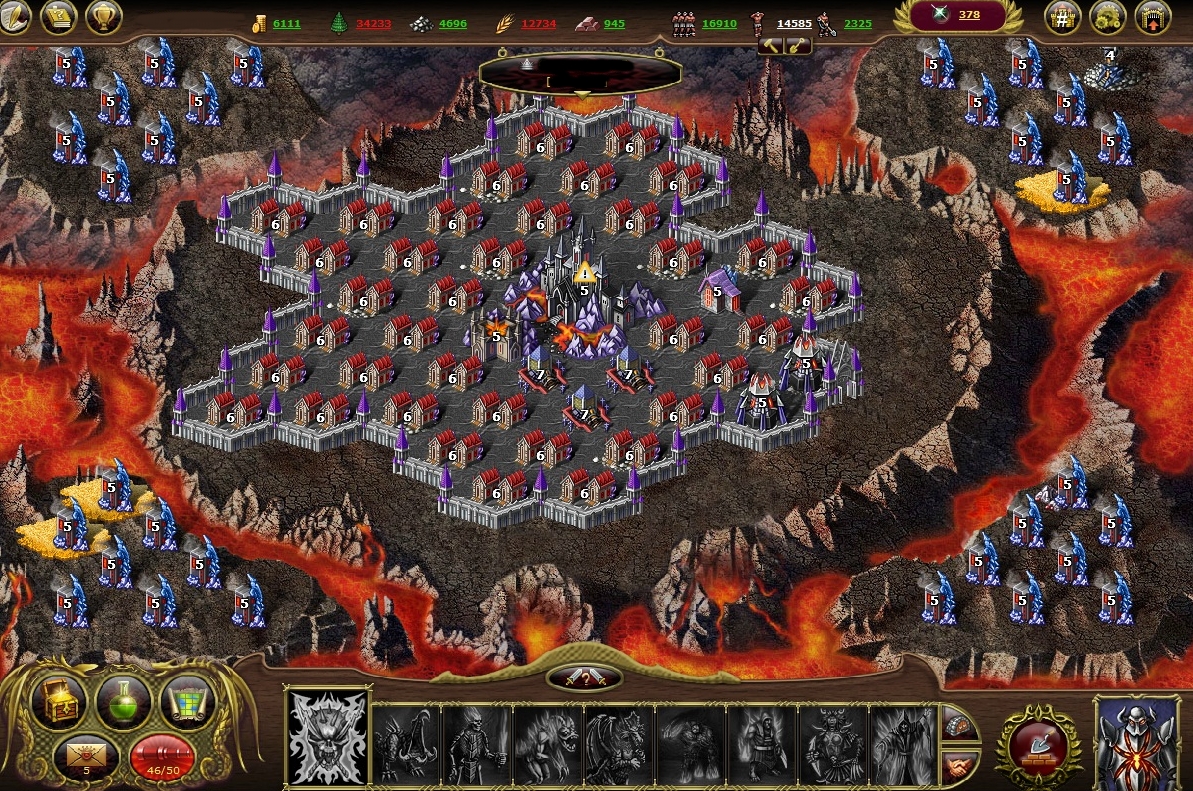Screen dimensions: 1193x791
Task: Select the skeleton warrior with sword unit
Action: pos(477,744)
